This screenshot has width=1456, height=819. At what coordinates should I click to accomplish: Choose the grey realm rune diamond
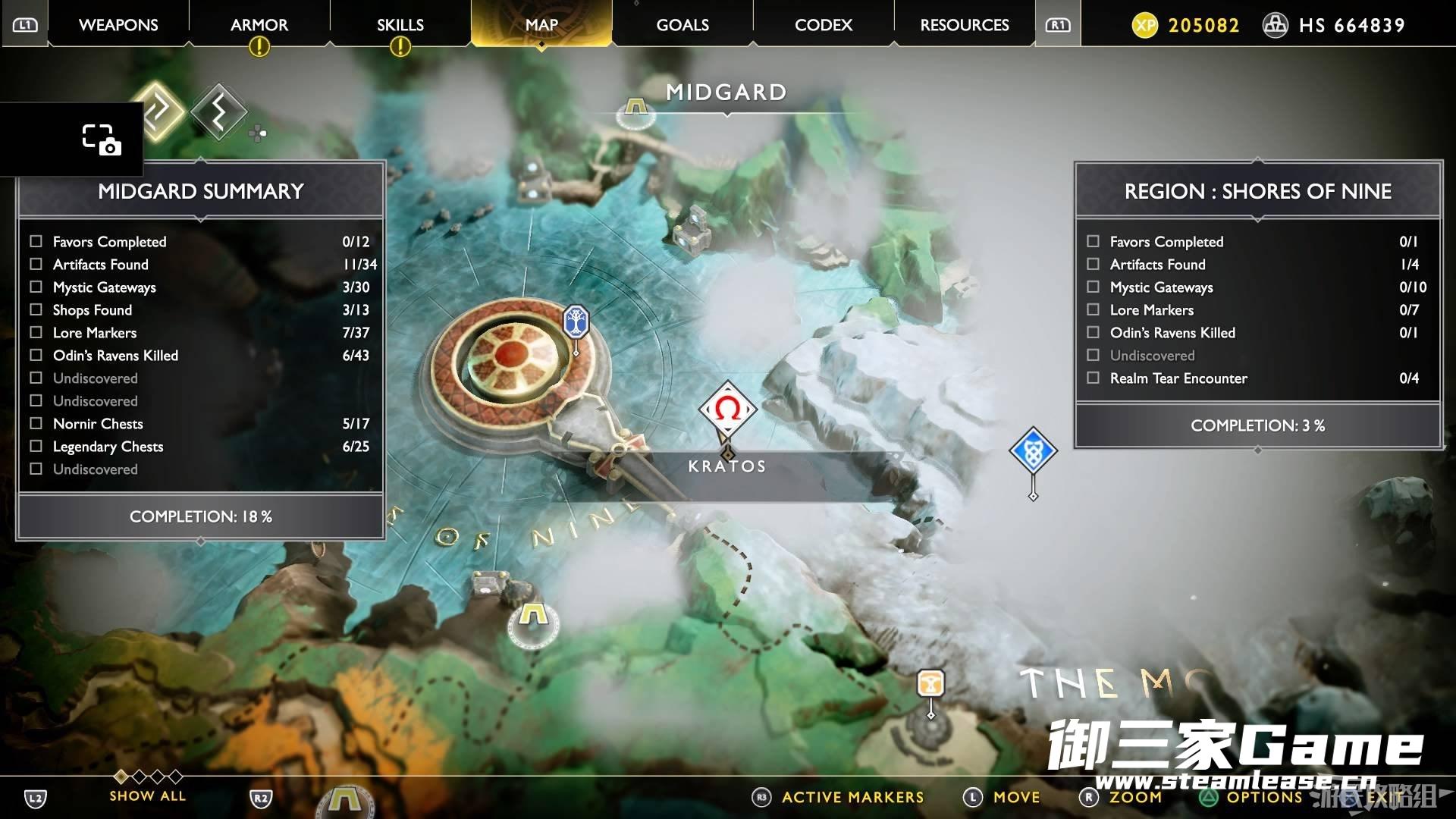pos(218,112)
